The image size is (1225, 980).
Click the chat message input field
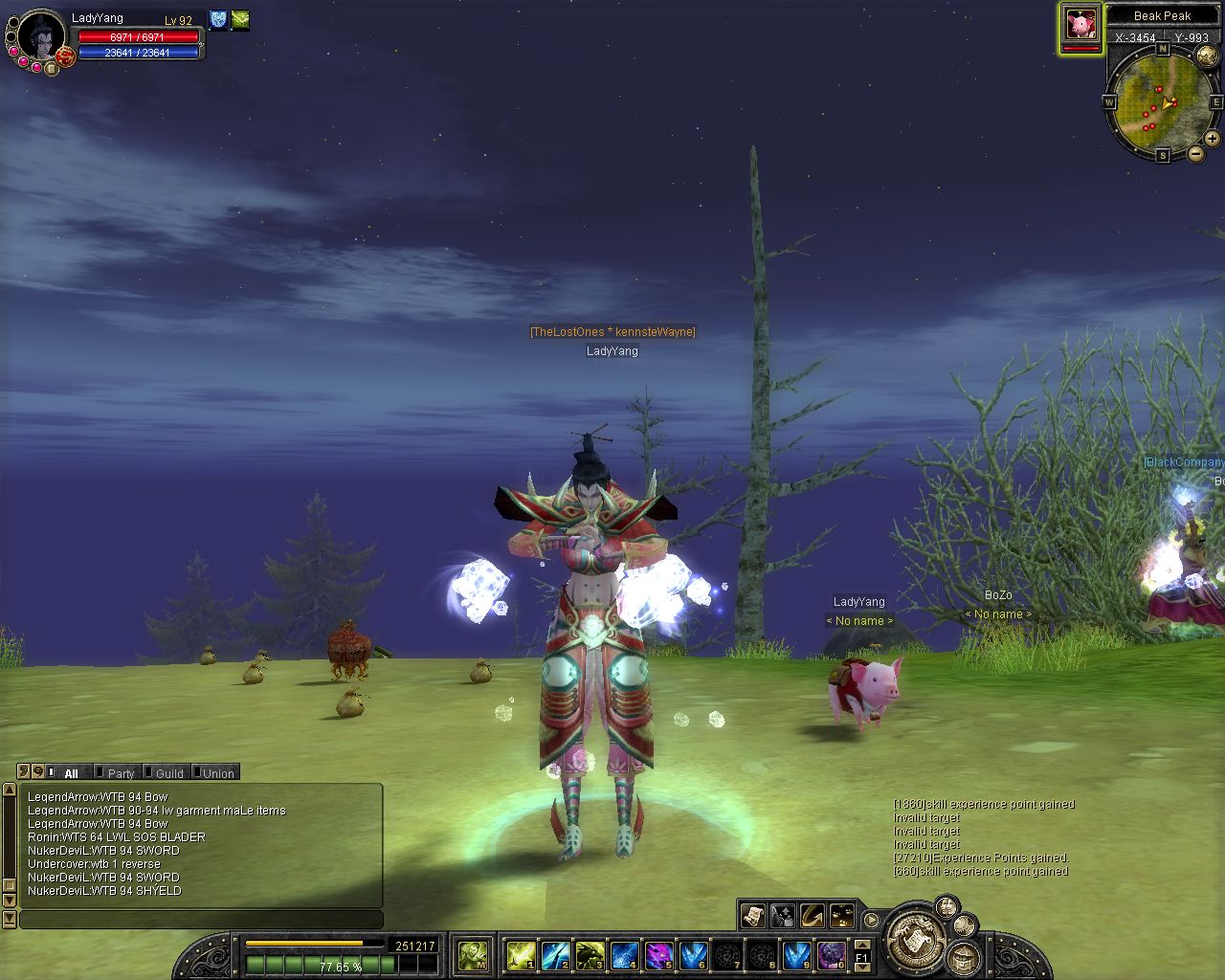click(201, 920)
